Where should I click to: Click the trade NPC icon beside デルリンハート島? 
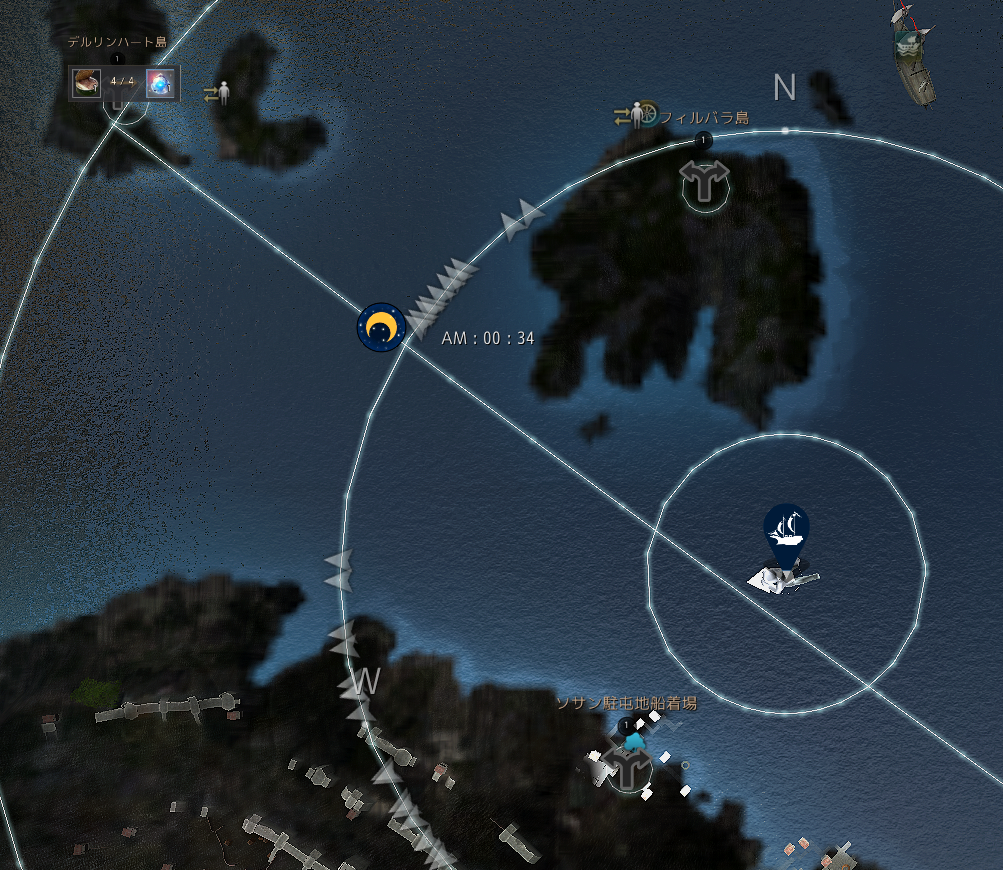[x=218, y=93]
